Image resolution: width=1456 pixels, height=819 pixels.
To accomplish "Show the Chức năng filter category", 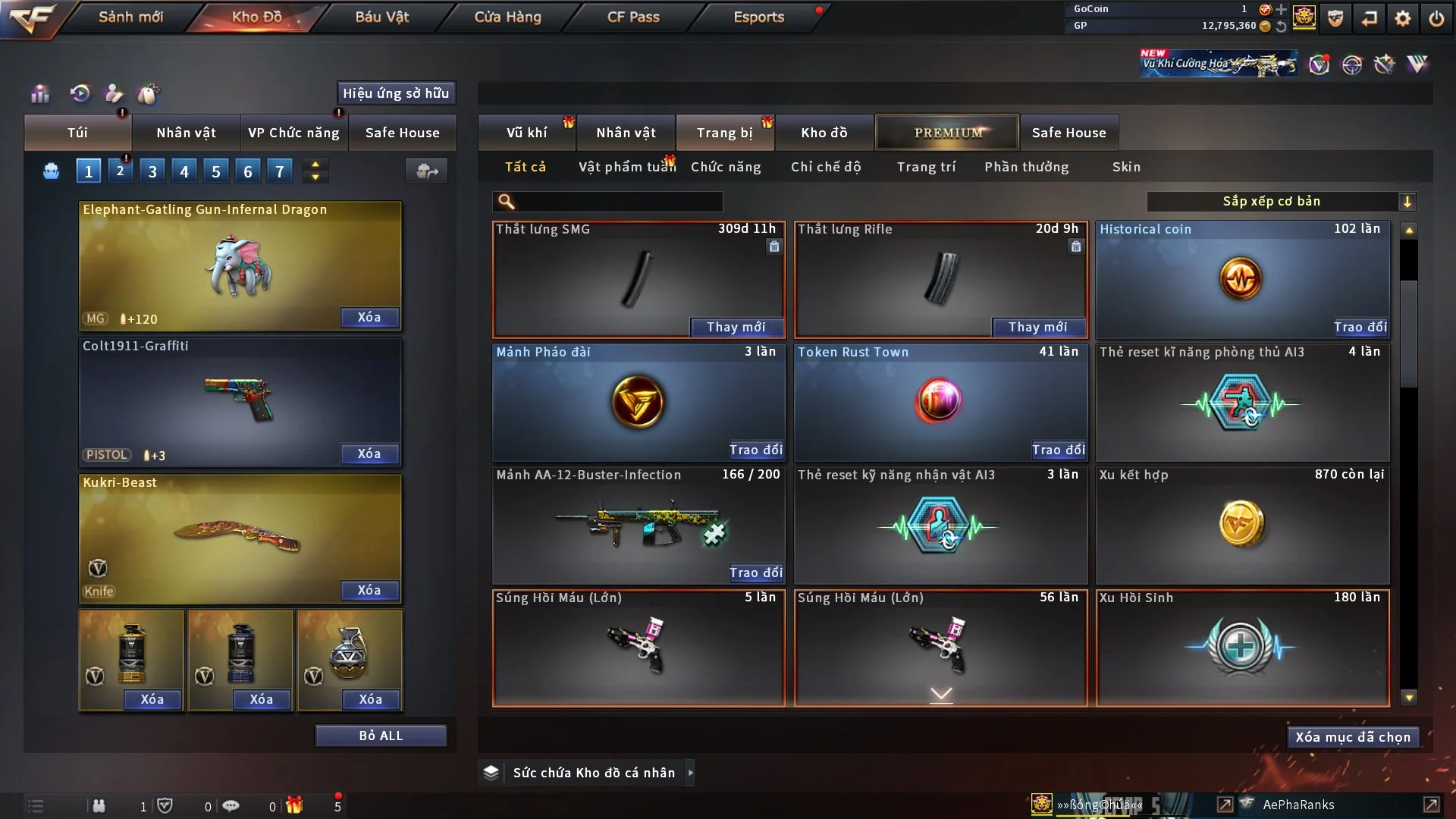I will 726,167.
